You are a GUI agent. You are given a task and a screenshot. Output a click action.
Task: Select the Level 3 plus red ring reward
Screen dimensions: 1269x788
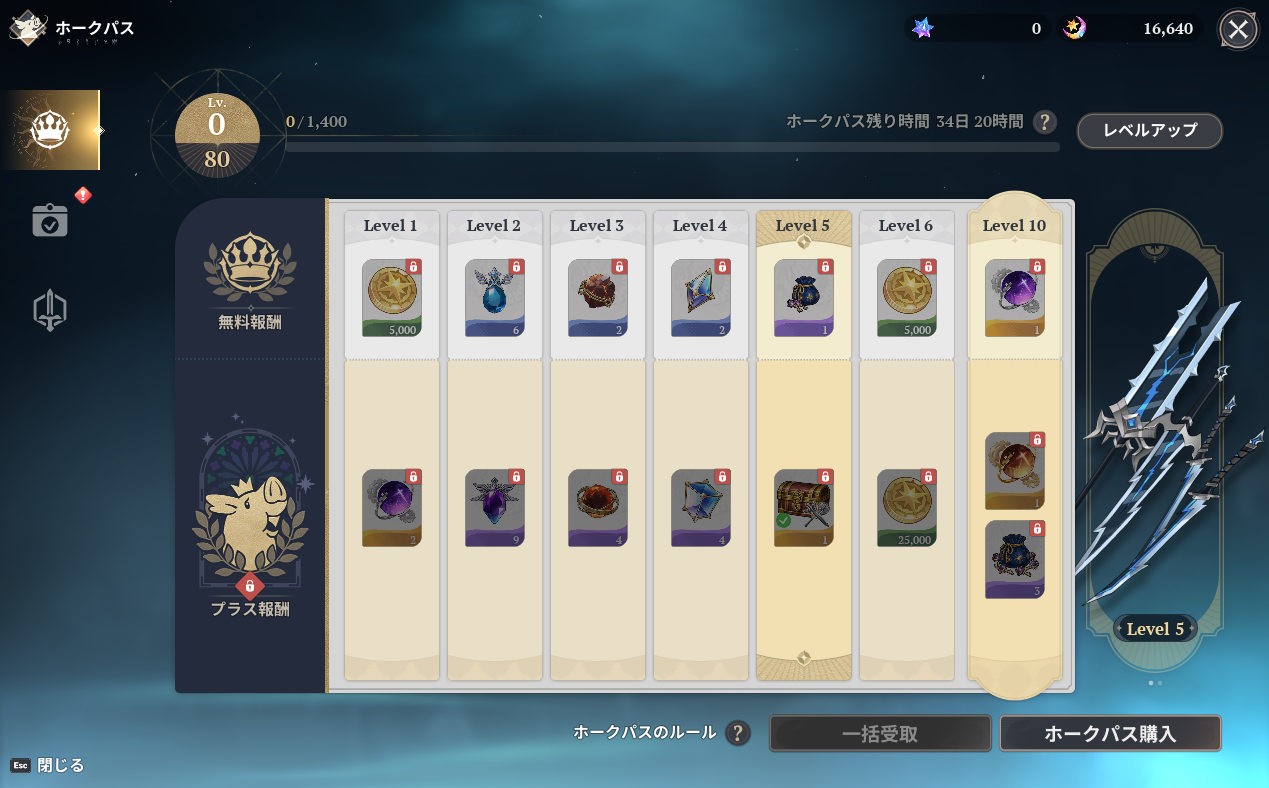pos(598,508)
